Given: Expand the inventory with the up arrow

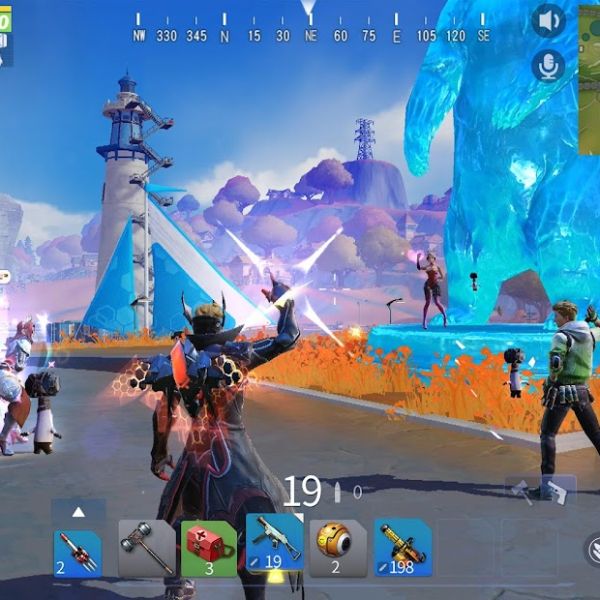Looking at the screenshot, I should [78, 512].
